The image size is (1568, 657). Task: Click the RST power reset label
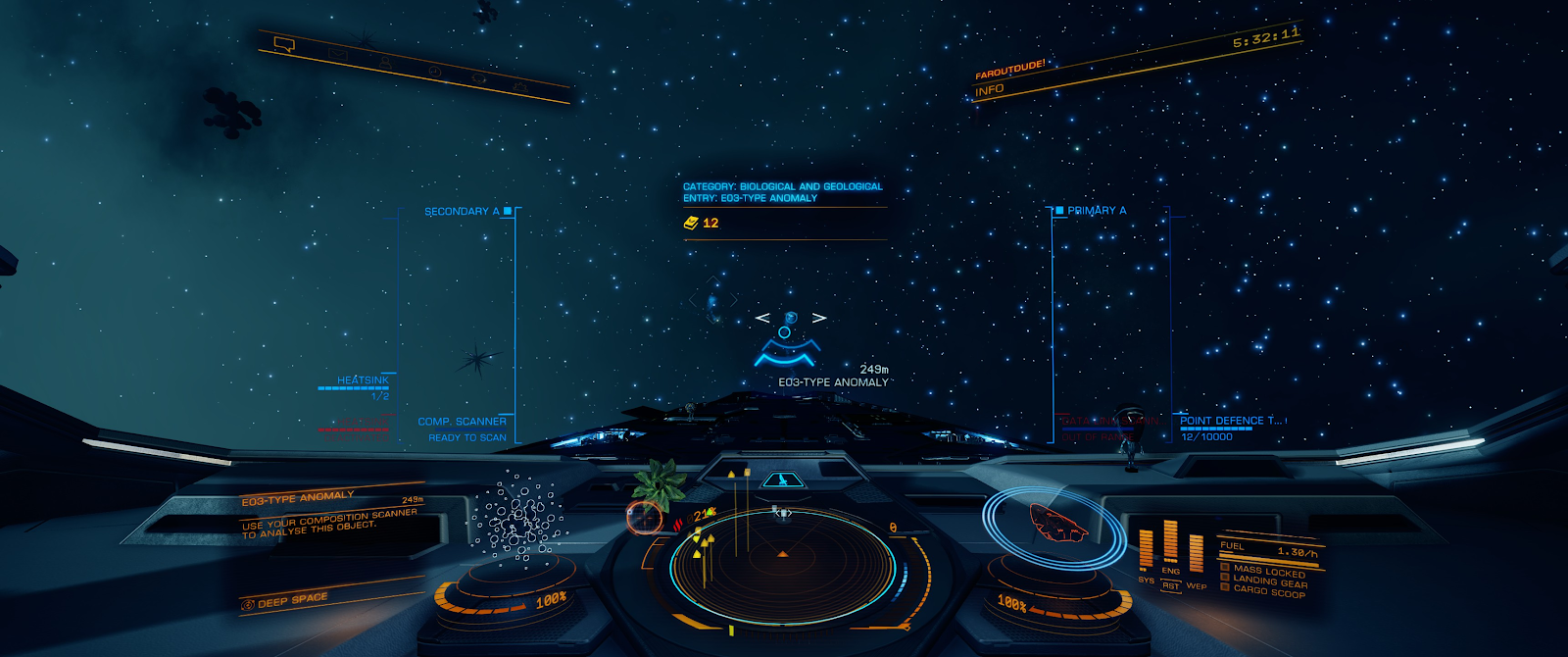(x=1170, y=586)
